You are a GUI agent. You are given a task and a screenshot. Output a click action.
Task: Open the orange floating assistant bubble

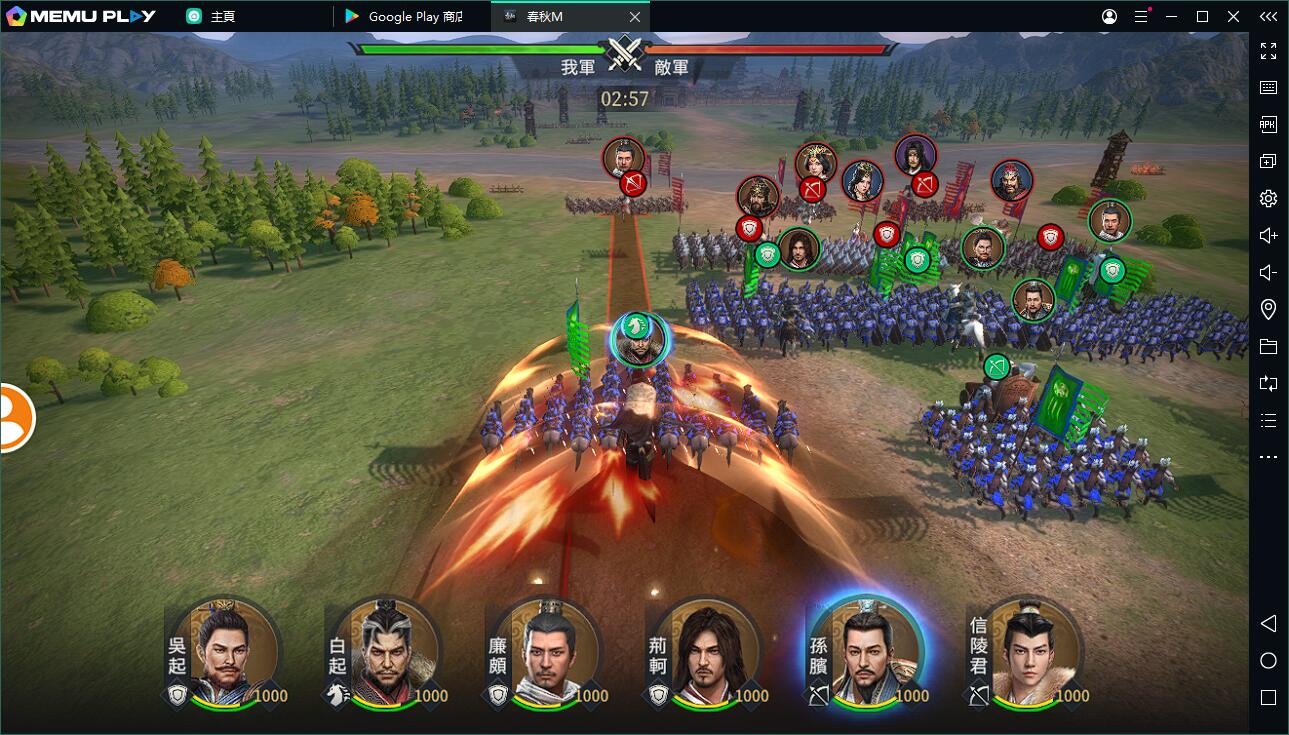[15, 418]
